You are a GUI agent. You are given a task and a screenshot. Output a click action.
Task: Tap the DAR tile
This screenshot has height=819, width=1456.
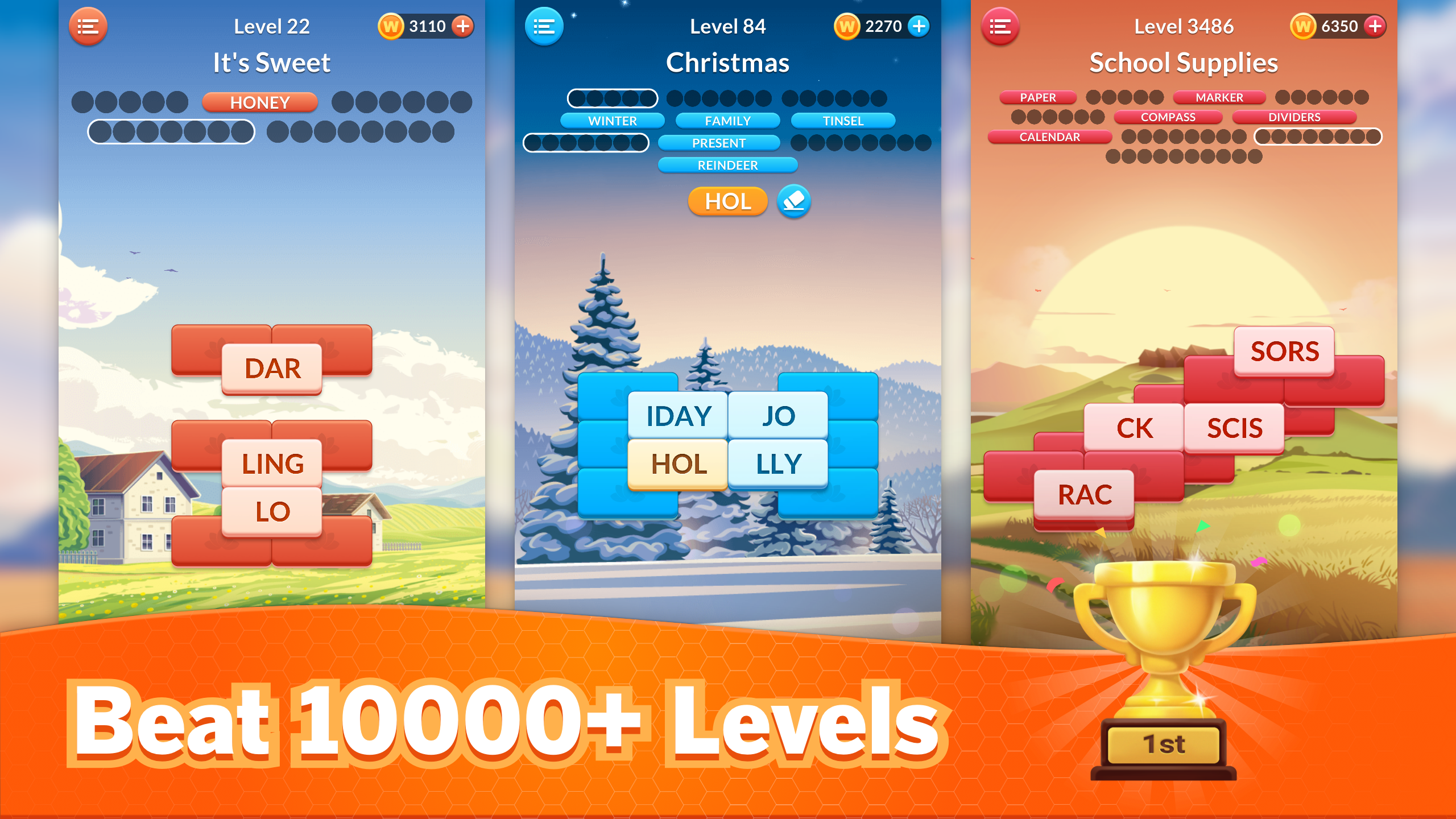(271, 369)
